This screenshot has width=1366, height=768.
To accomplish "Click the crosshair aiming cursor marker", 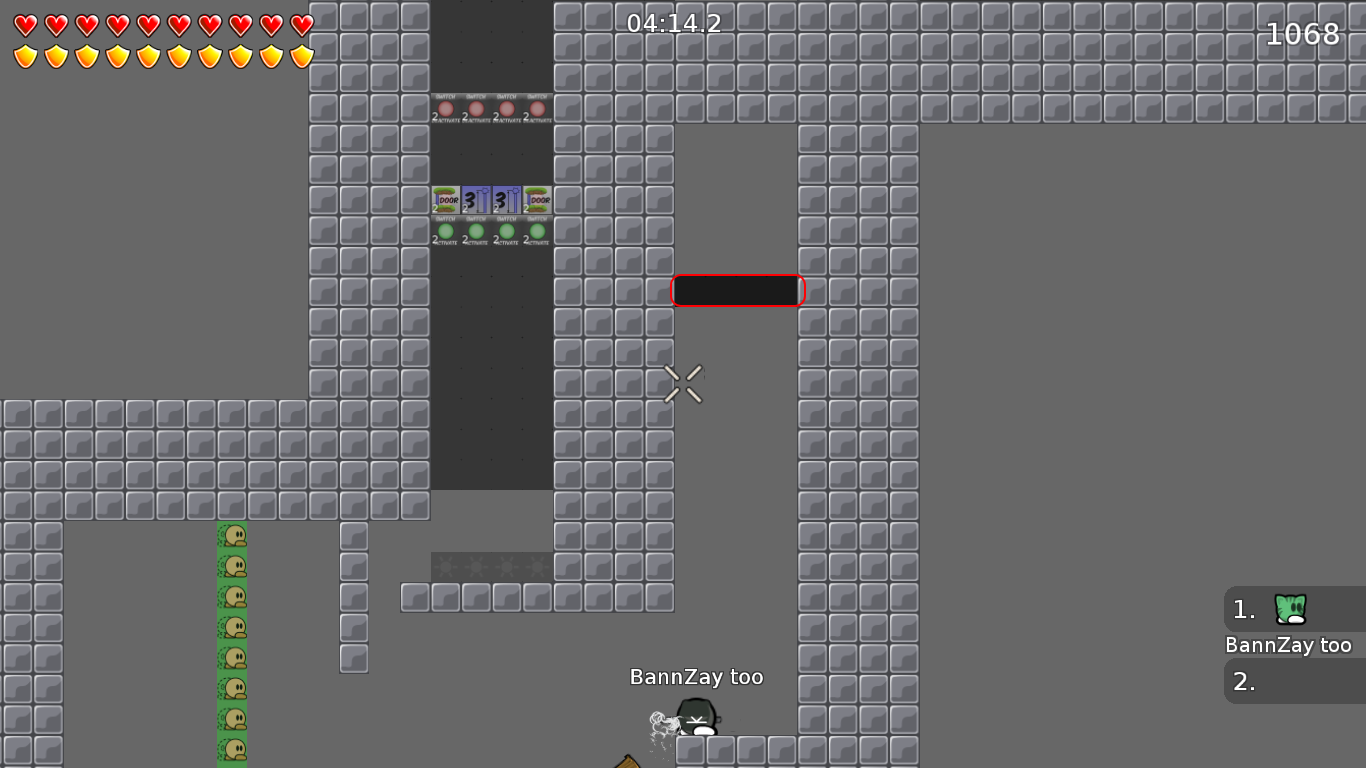I will tap(684, 384).
